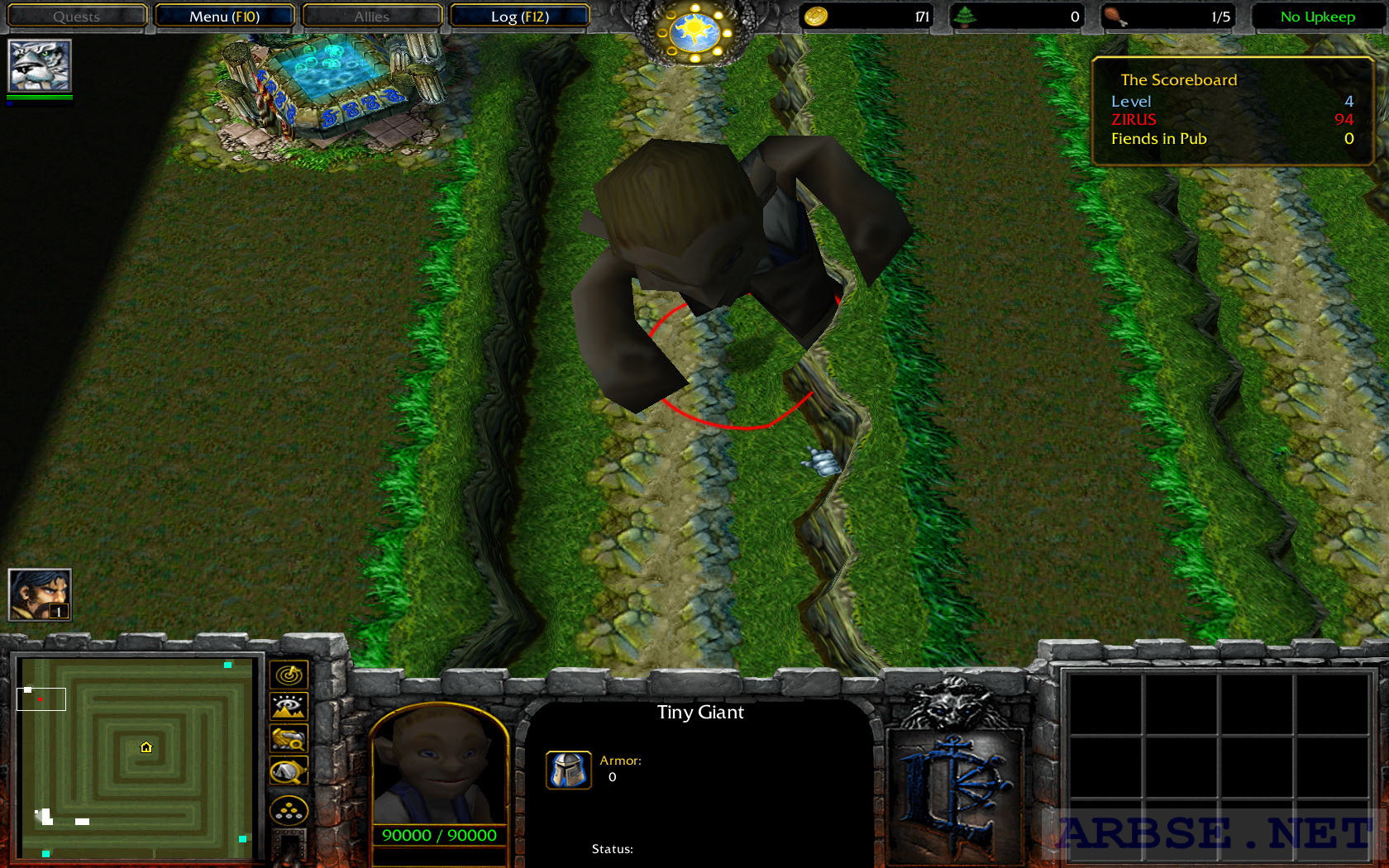Toggle ally color mode
Image resolution: width=1389 pixels, height=868 pixels.
coord(287,740)
